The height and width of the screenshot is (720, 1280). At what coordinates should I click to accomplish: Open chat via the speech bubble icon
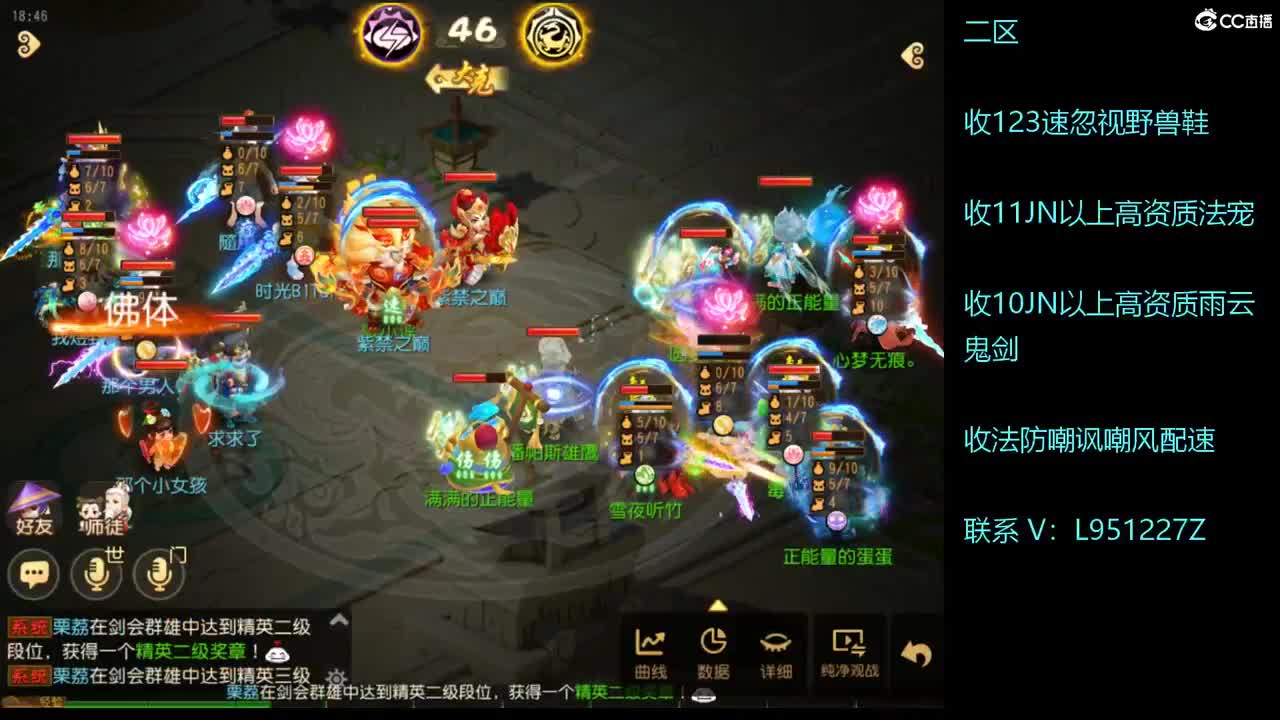(34, 573)
